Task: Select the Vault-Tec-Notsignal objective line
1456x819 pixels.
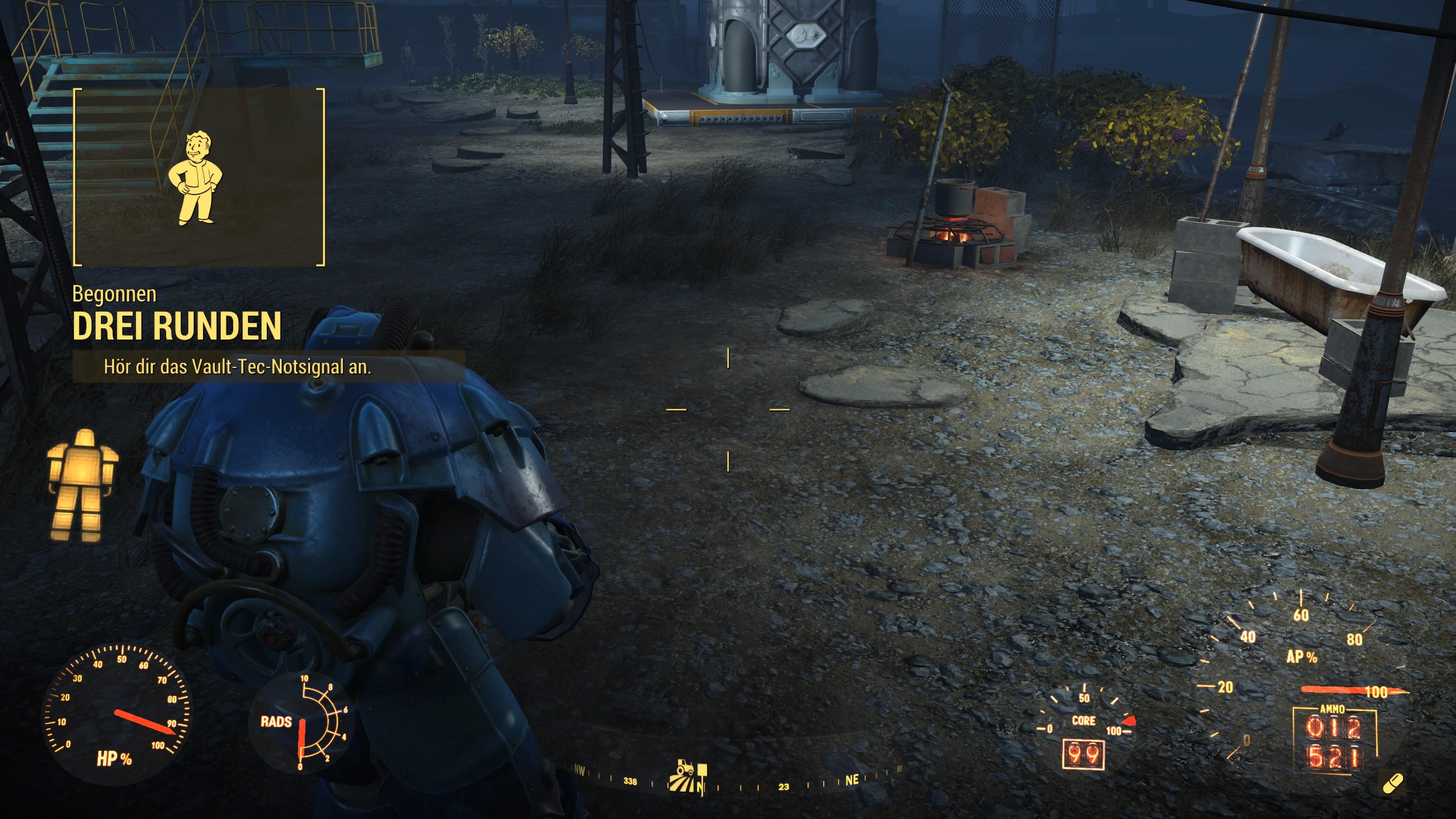Action: coord(237,367)
